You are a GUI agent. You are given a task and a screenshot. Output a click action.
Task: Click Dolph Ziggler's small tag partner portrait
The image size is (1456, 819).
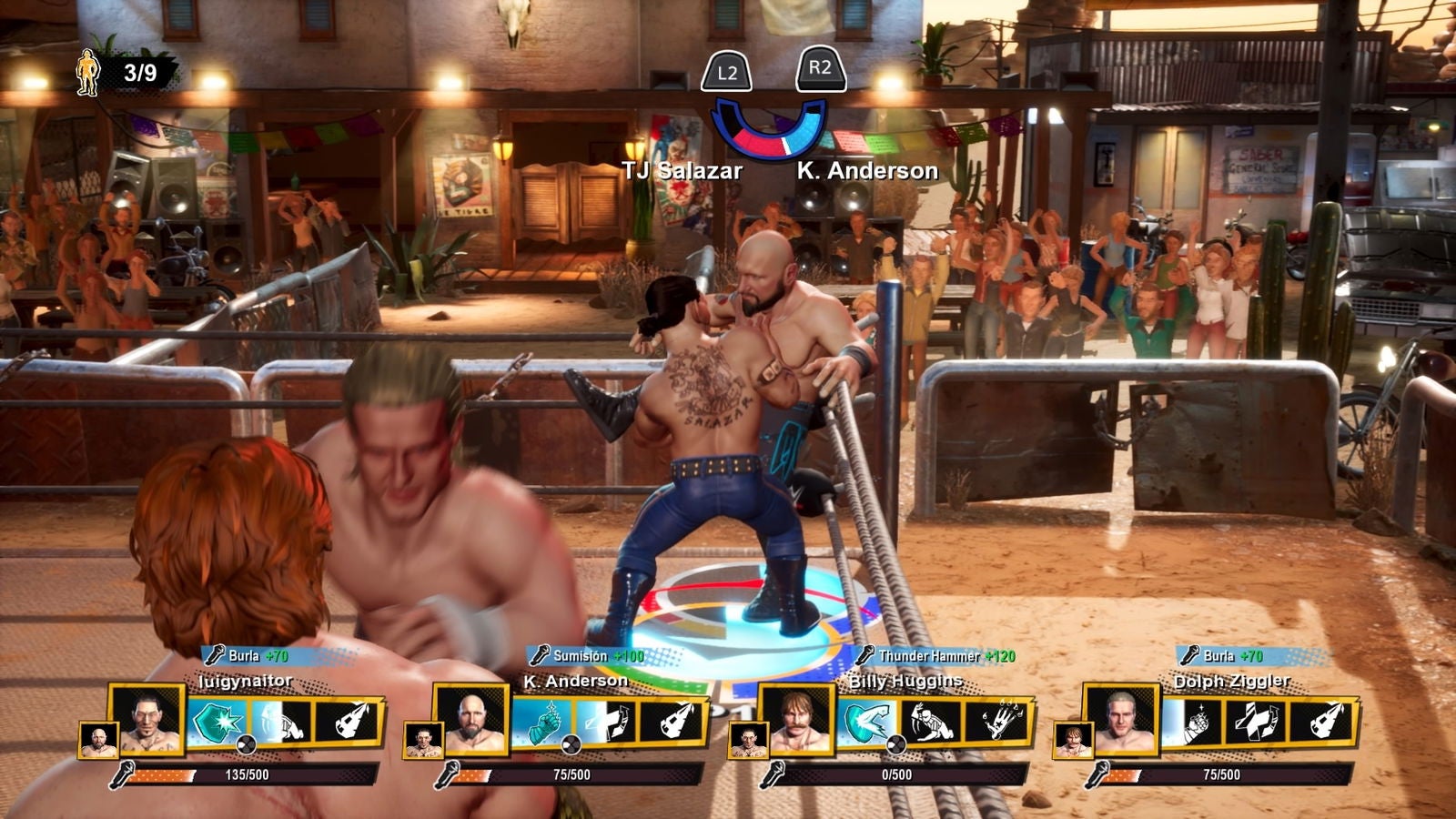pyautogui.click(x=1072, y=740)
